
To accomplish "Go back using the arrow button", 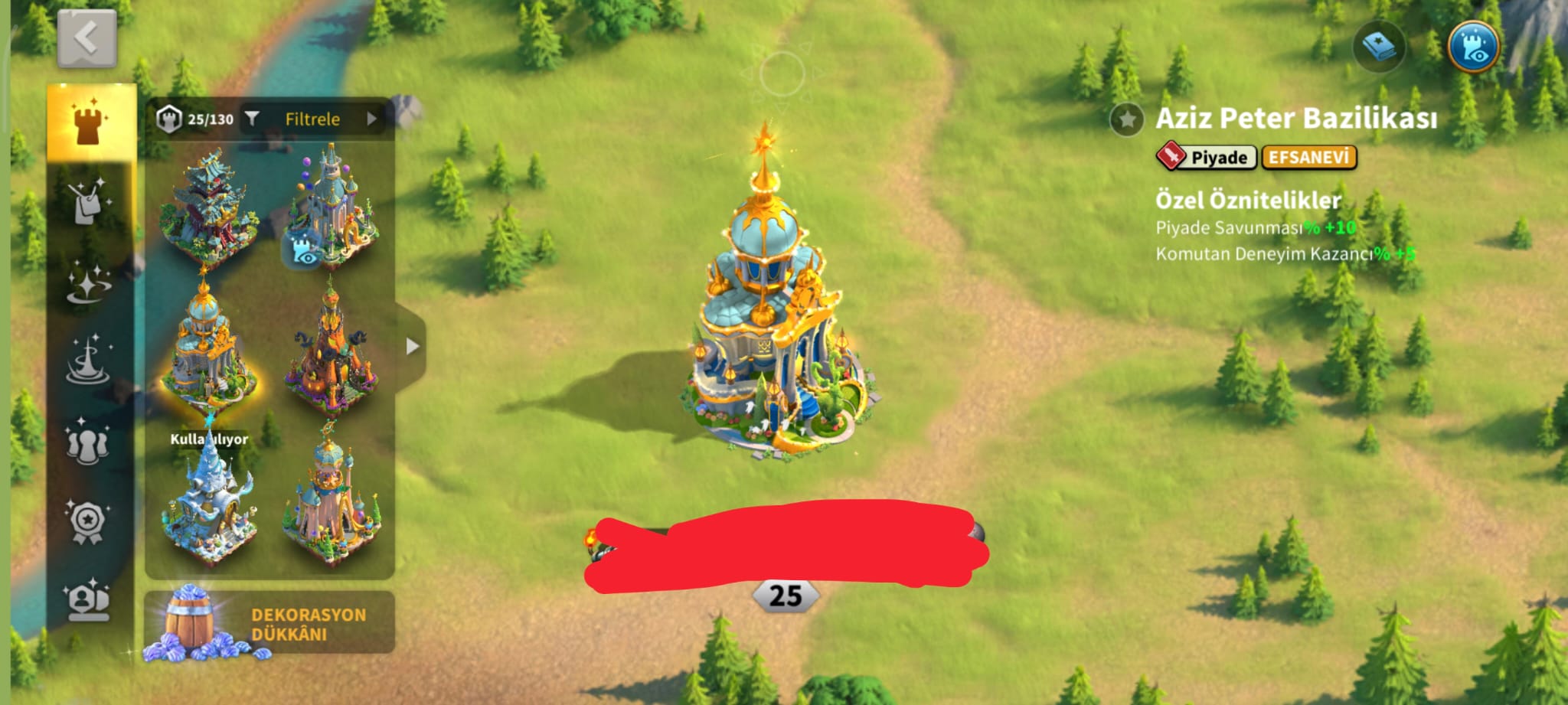I will (87, 38).
